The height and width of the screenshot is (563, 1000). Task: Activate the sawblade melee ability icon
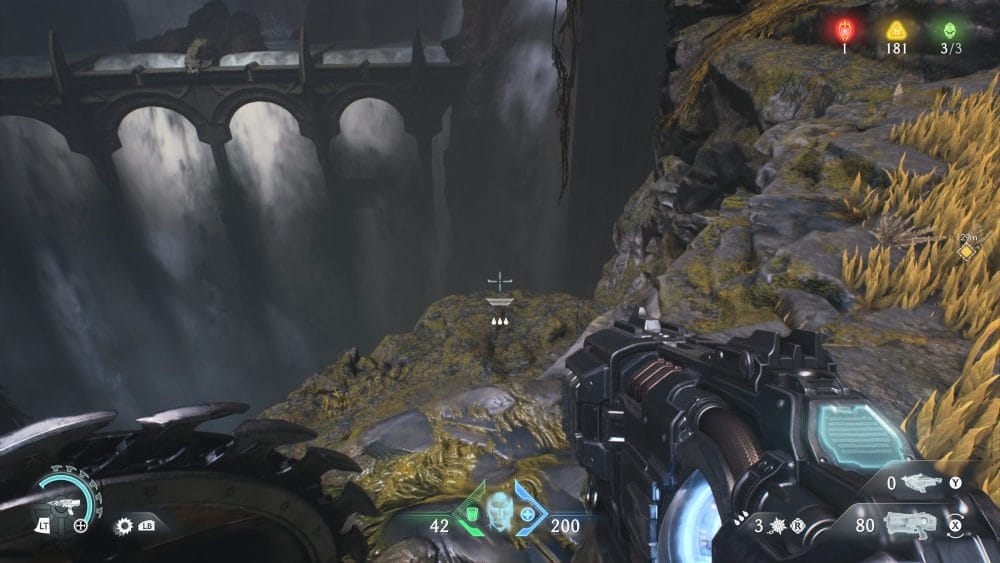tap(125, 524)
